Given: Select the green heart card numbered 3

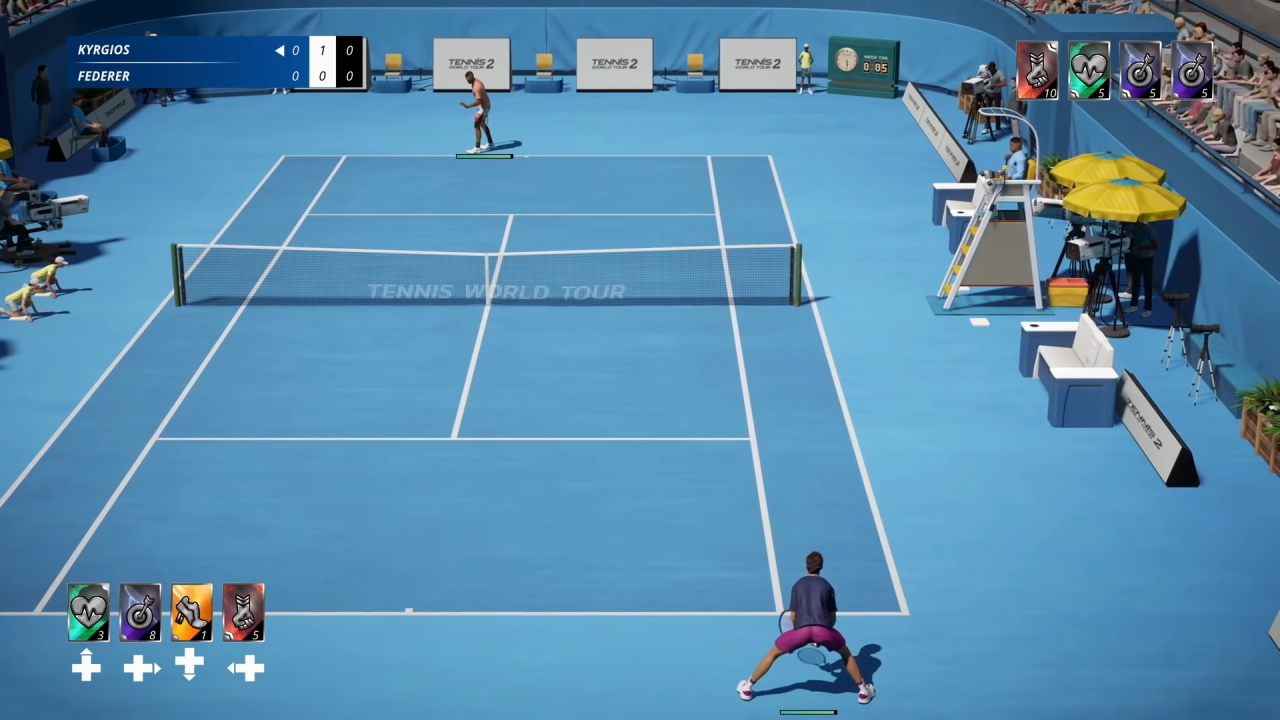Looking at the screenshot, I should (88, 611).
